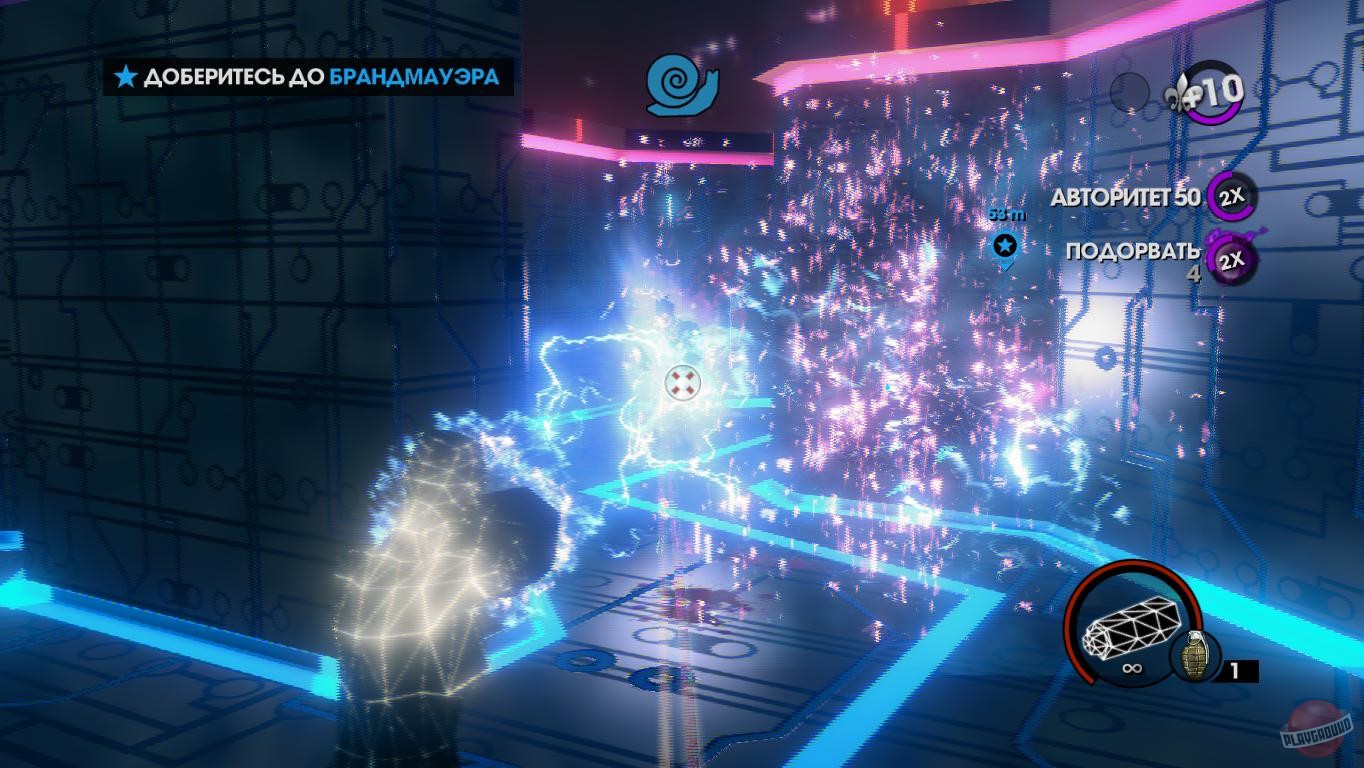Click the crosshair reticle at screen center
This screenshot has width=1364, height=768.
click(x=683, y=381)
